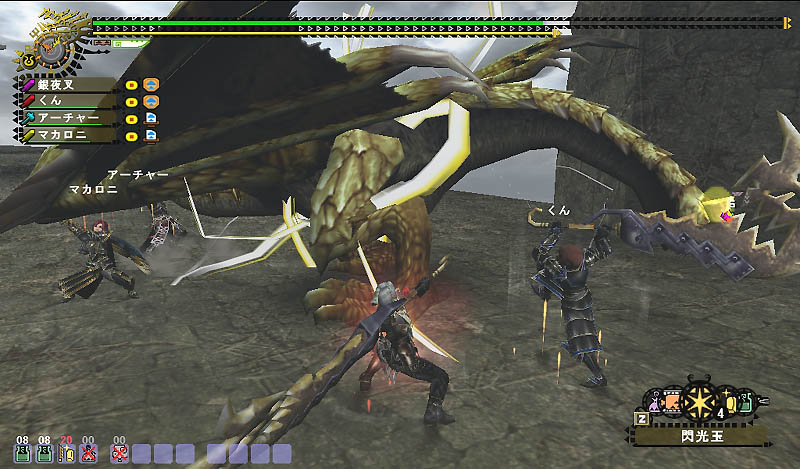Select party member アーチャー in the list
The image size is (800, 469).
(68, 117)
